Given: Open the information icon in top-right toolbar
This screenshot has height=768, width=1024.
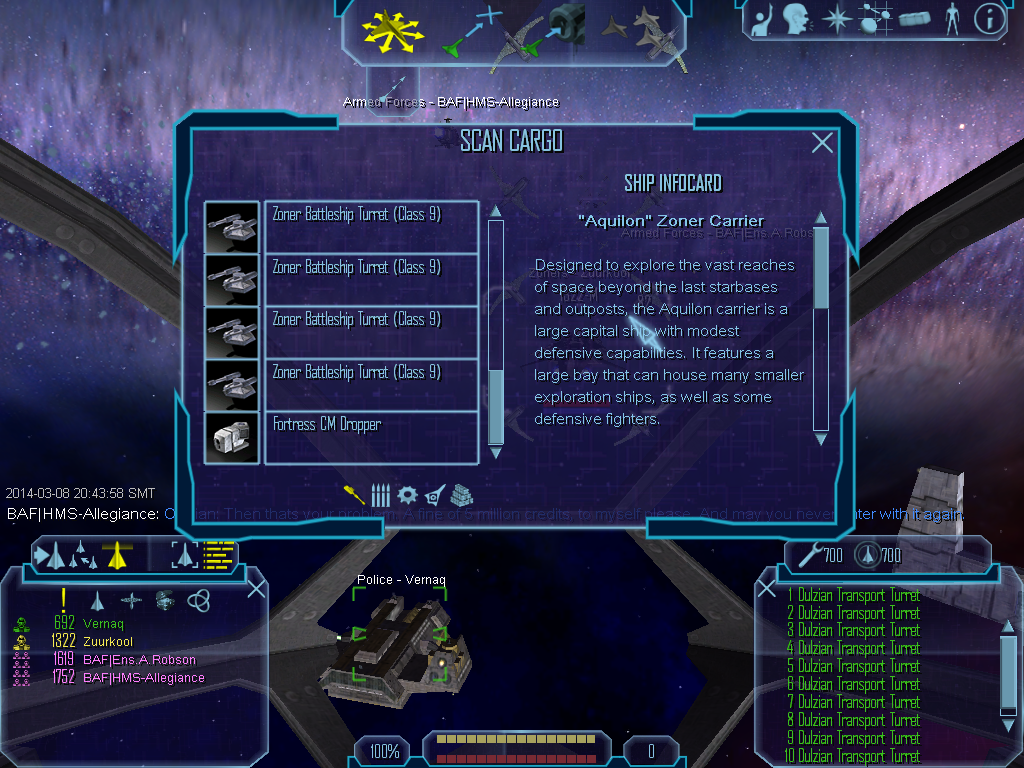Looking at the screenshot, I should [989, 18].
